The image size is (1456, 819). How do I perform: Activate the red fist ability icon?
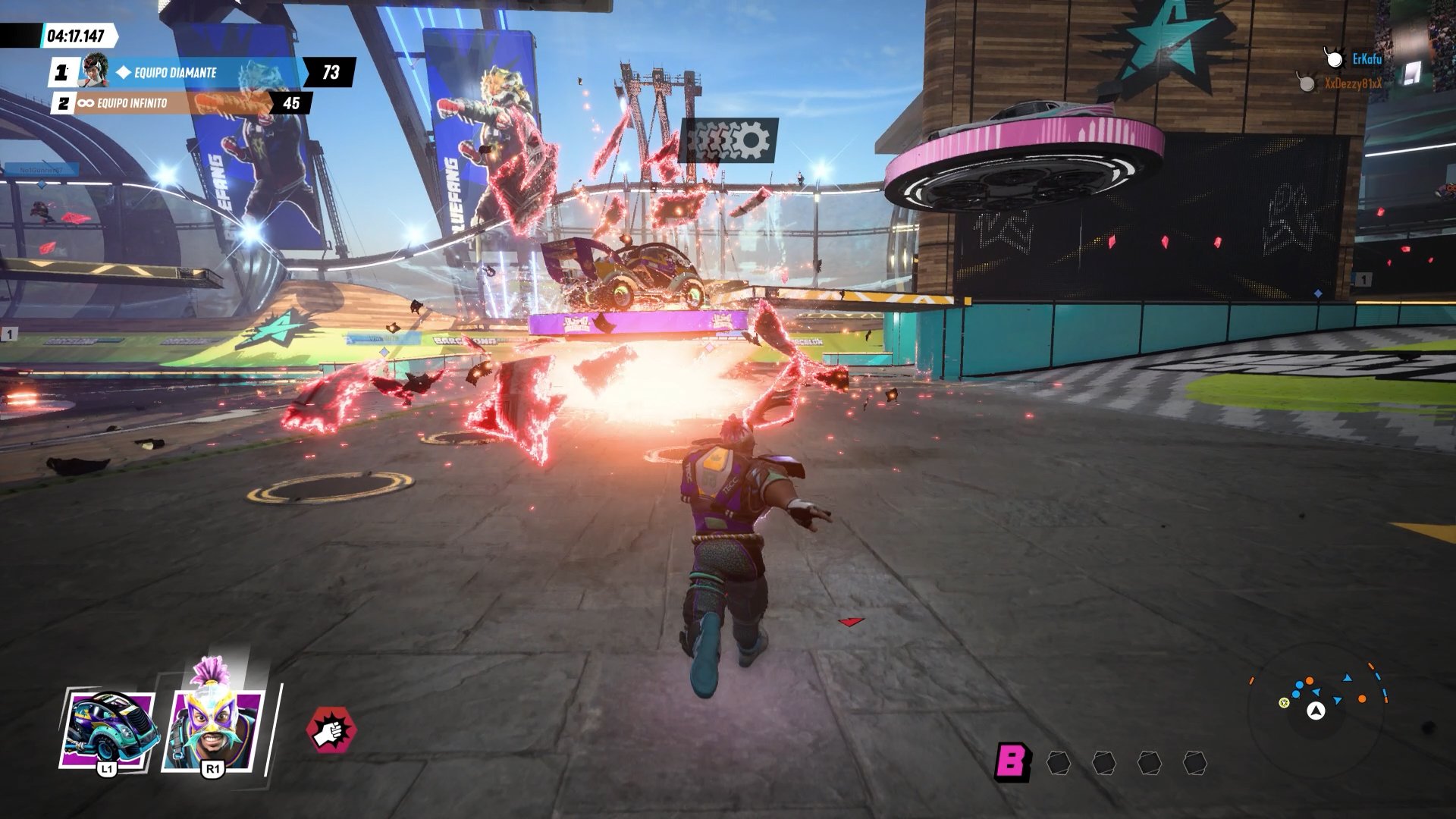tap(331, 730)
